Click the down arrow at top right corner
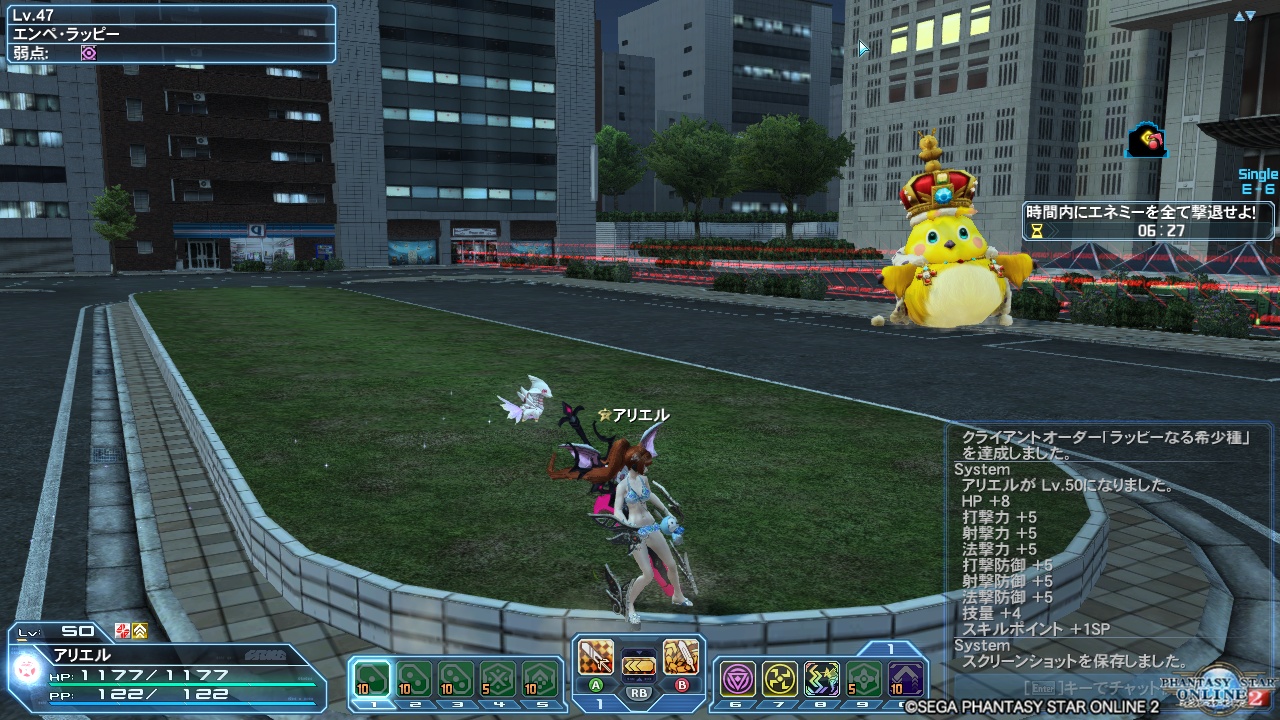Image resolution: width=1280 pixels, height=720 pixels. pos(1250,15)
